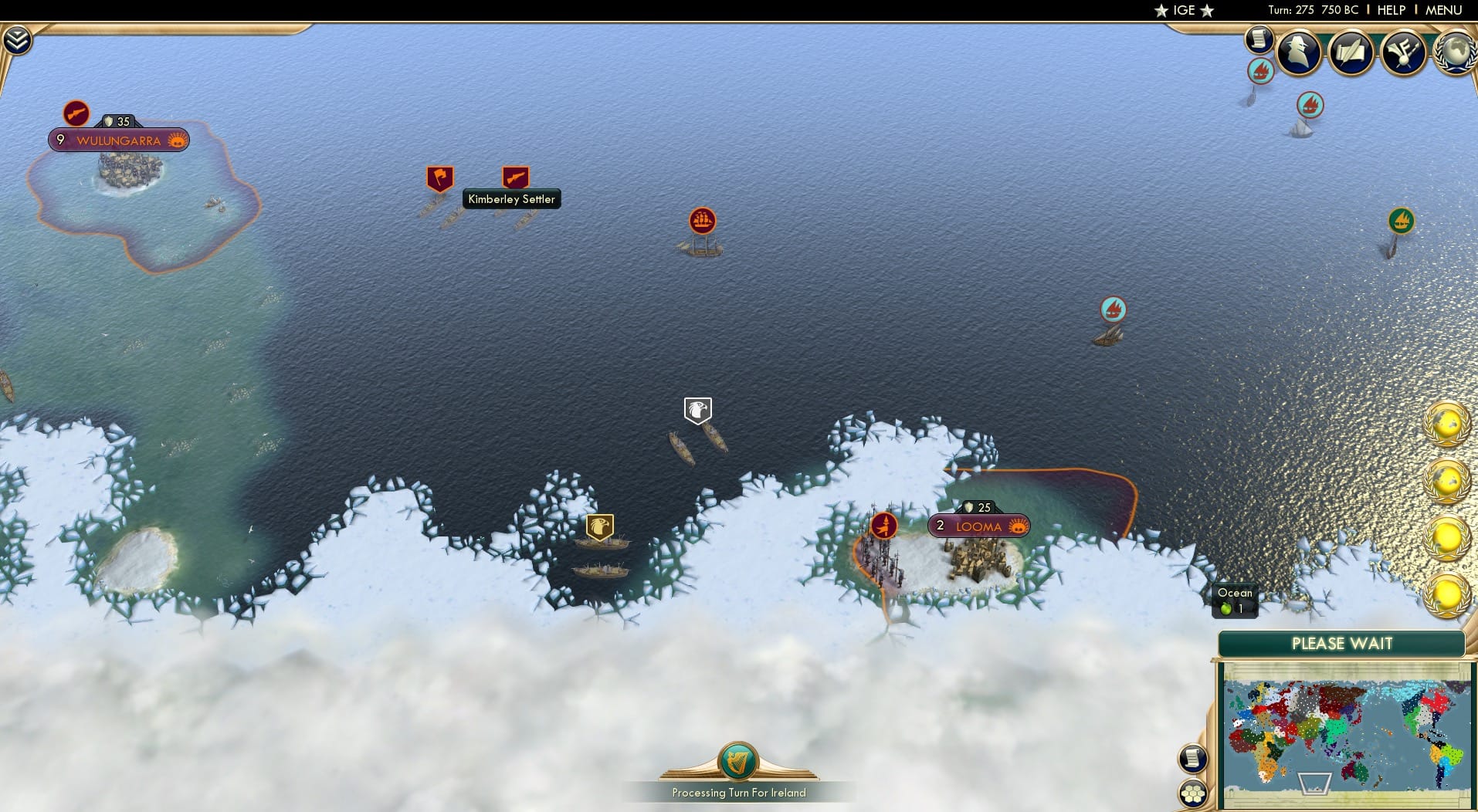Select the Kimberley Settler unit flag
The width and height of the screenshot is (1478, 812).
515,176
